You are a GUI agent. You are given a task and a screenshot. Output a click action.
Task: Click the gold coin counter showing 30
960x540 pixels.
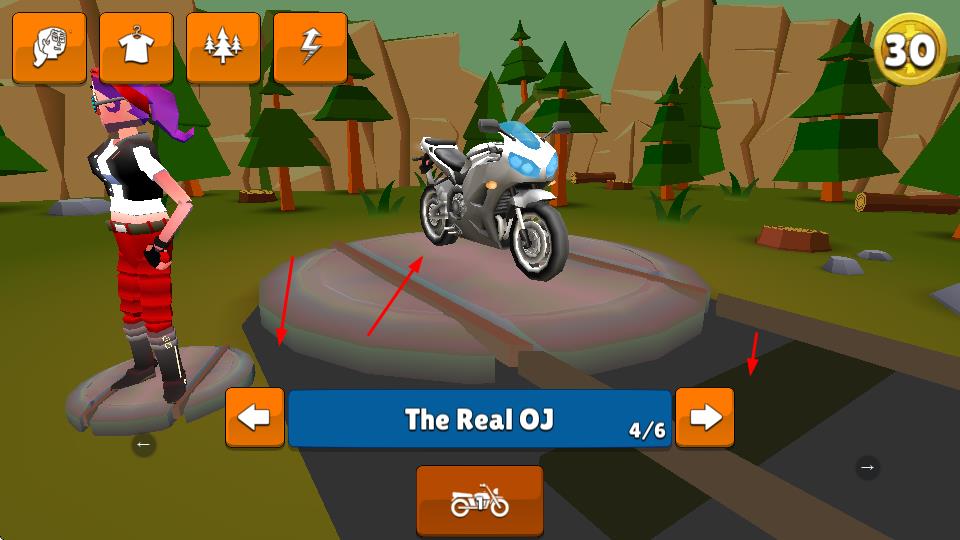[910, 49]
